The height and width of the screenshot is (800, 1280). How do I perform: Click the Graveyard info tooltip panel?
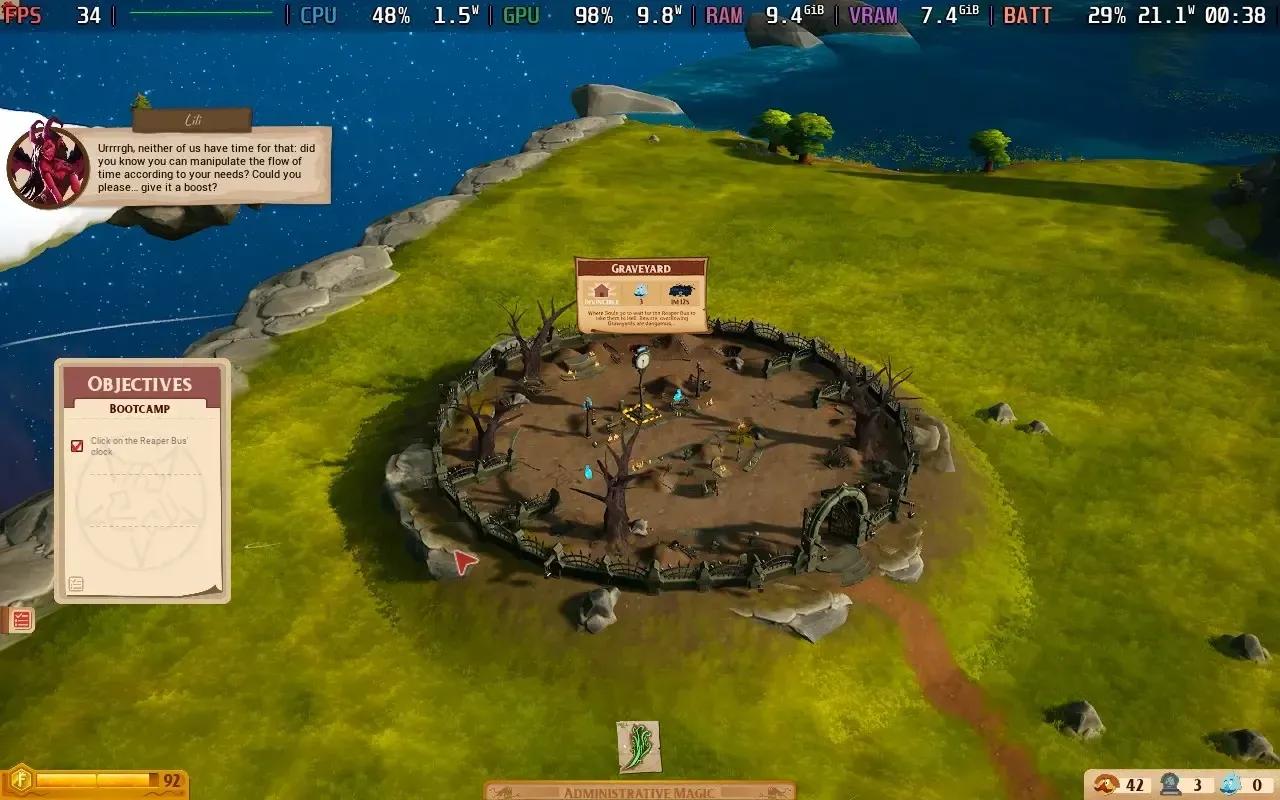pyautogui.click(x=641, y=295)
